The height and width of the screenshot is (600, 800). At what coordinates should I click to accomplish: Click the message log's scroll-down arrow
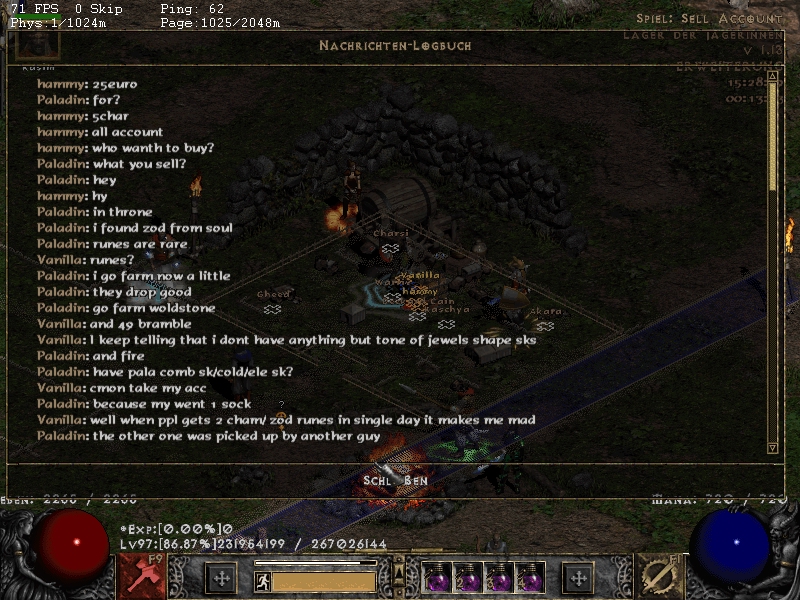[772, 447]
